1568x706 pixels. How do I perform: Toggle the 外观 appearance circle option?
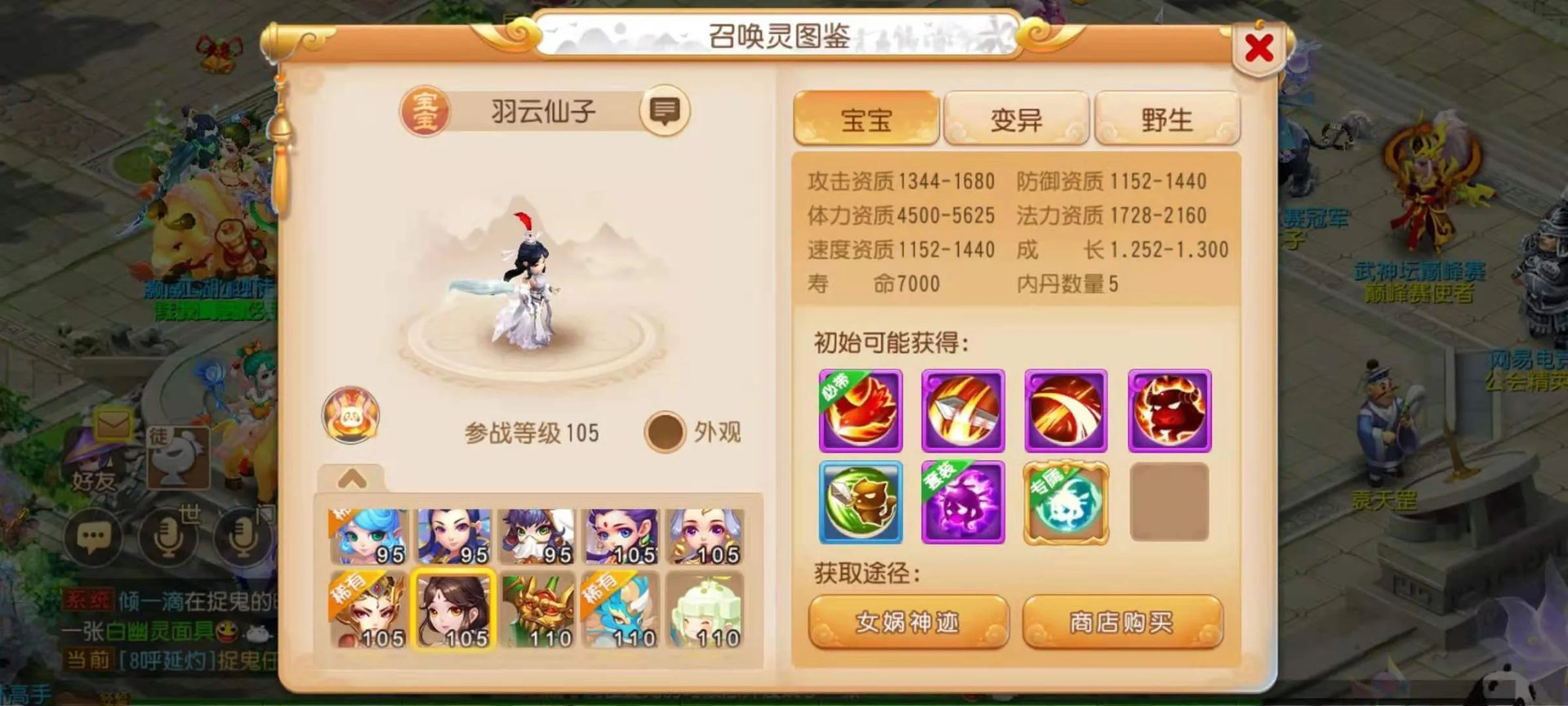[x=666, y=431]
